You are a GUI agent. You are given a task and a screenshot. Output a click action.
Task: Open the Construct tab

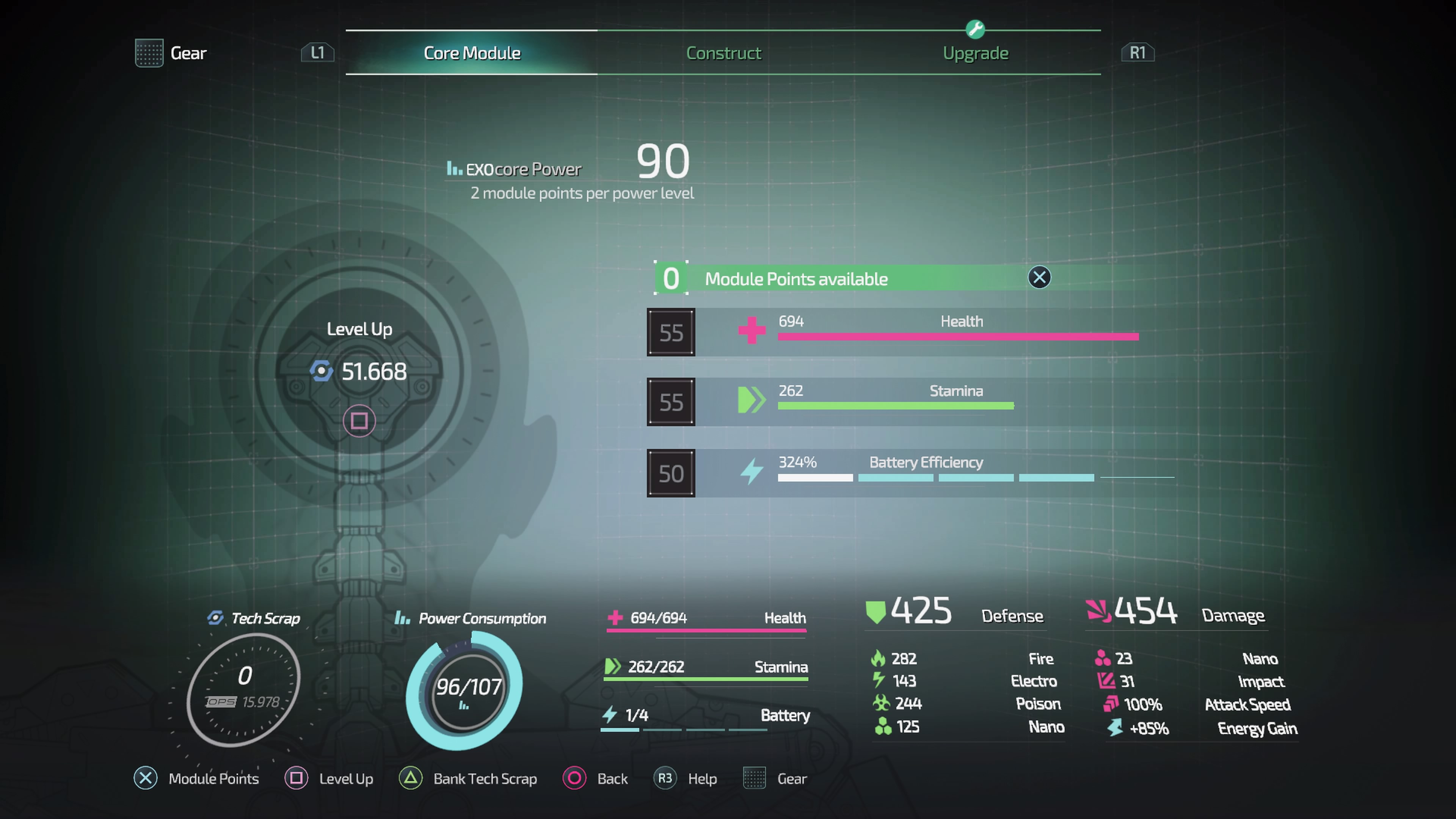[723, 53]
